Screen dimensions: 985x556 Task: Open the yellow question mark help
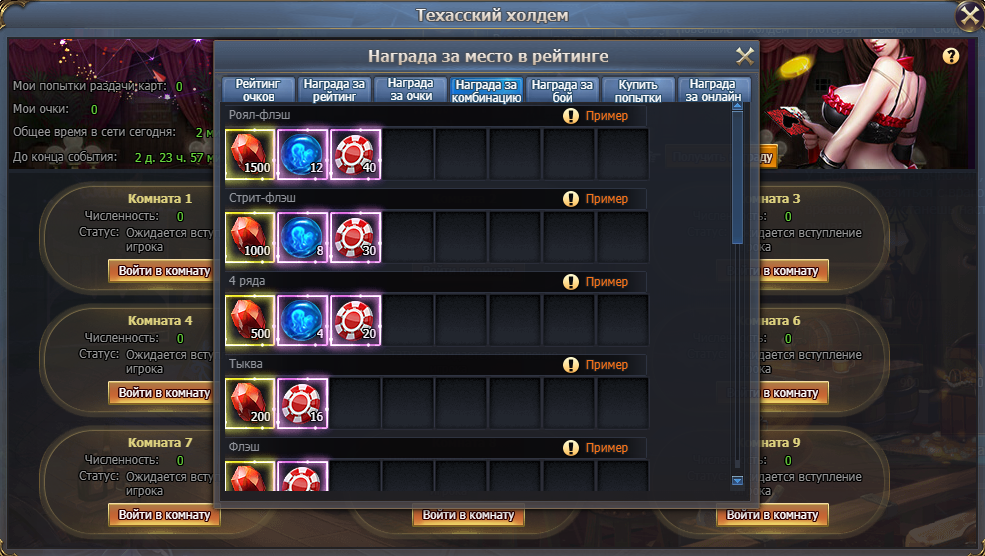(x=951, y=56)
